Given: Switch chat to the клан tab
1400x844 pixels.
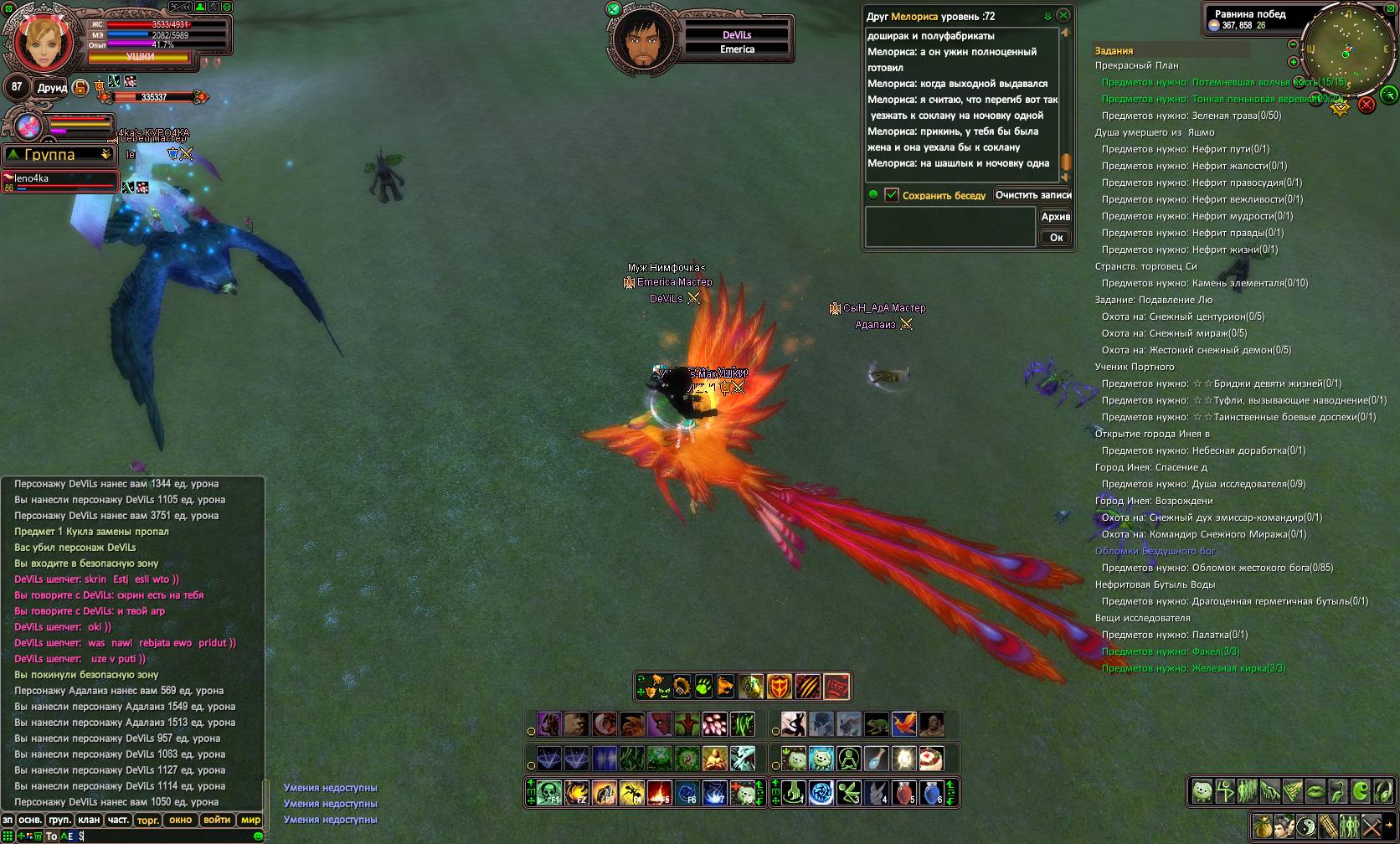Looking at the screenshot, I should click(x=89, y=821).
